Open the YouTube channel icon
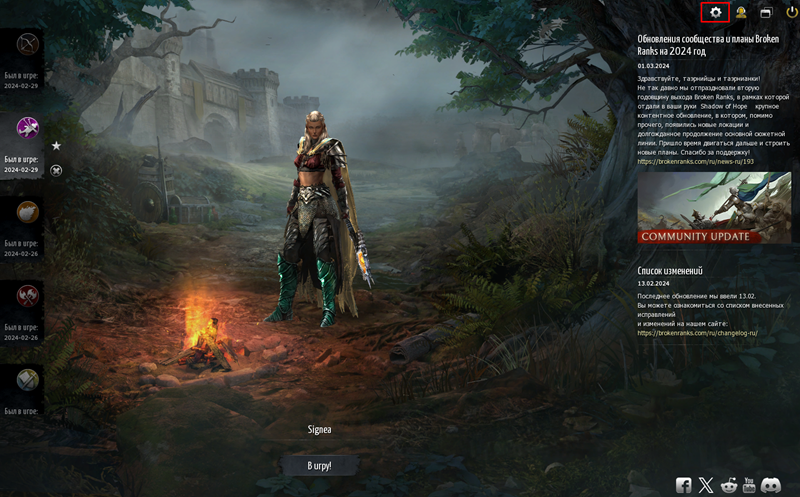The width and height of the screenshot is (800, 497). 748,485
